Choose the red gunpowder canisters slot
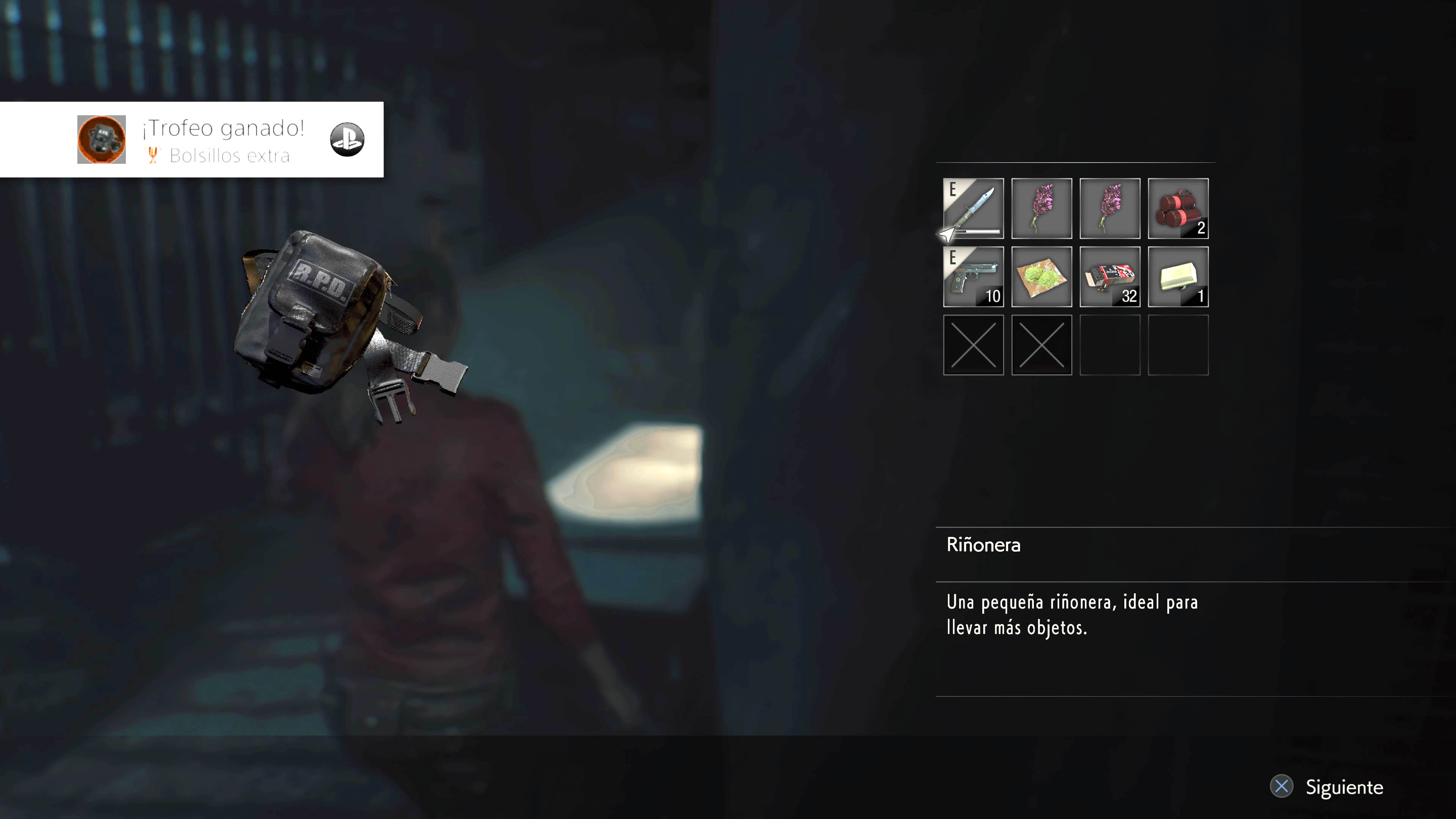1456x819 pixels. [x=1178, y=208]
